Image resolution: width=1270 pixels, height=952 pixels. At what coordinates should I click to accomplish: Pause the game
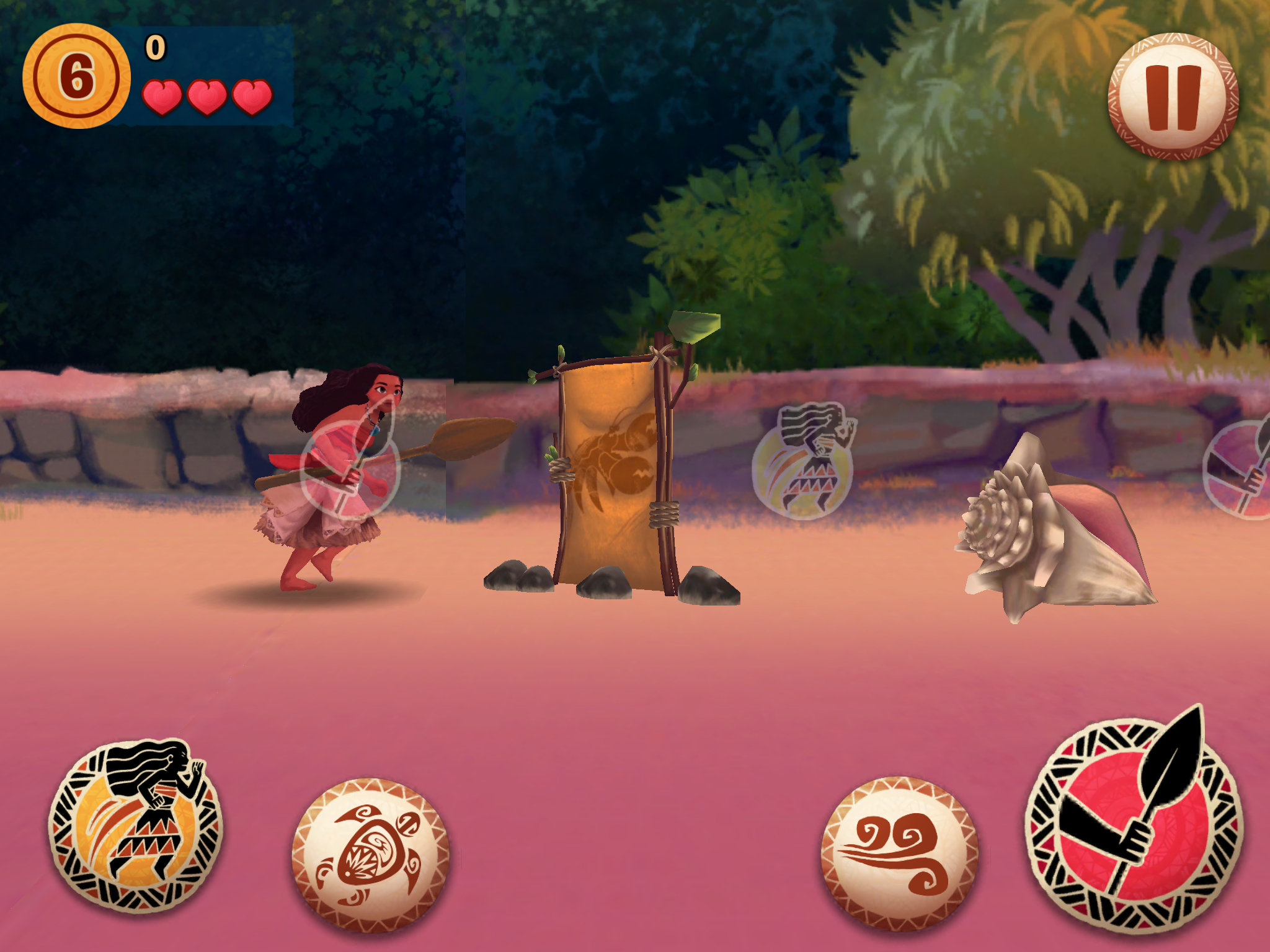pos(1173,97)
